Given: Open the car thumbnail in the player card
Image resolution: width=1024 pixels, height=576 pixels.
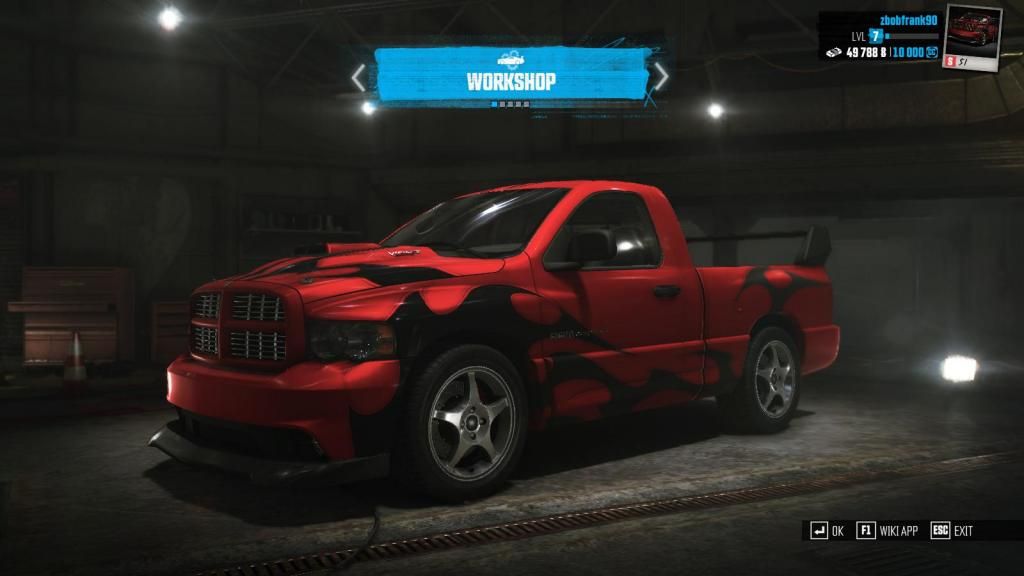Looking at the screenshot, I should [x=973, y=35].
